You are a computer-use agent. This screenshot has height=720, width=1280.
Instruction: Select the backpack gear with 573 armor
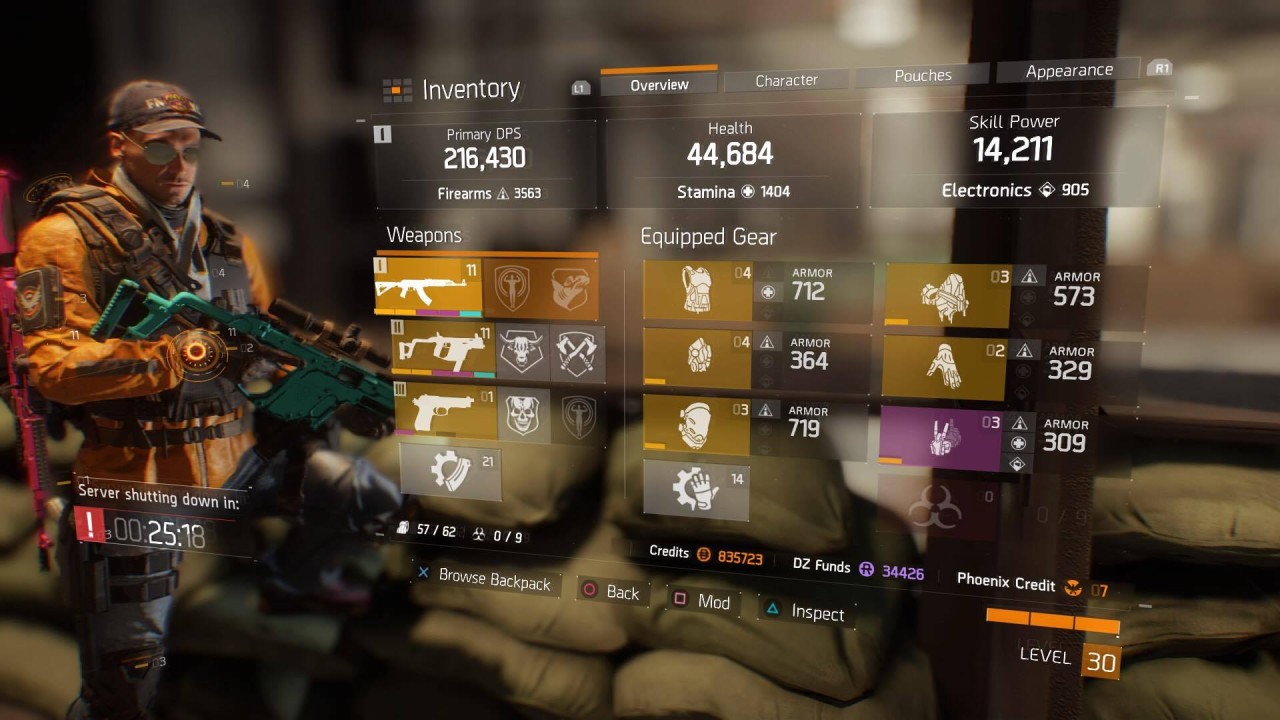click(948, 297)
